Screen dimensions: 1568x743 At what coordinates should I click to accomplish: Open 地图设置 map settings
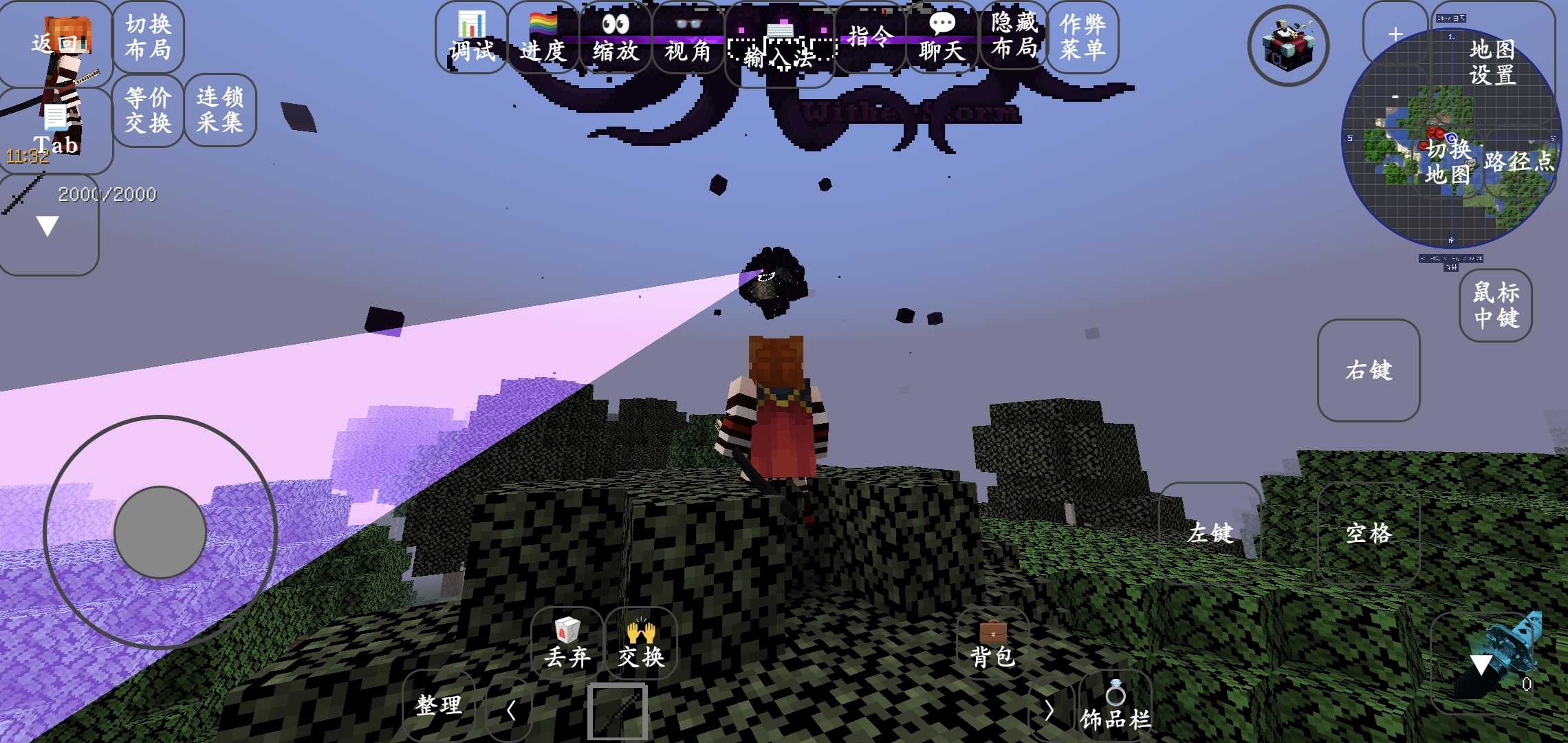pos(1492,61)
